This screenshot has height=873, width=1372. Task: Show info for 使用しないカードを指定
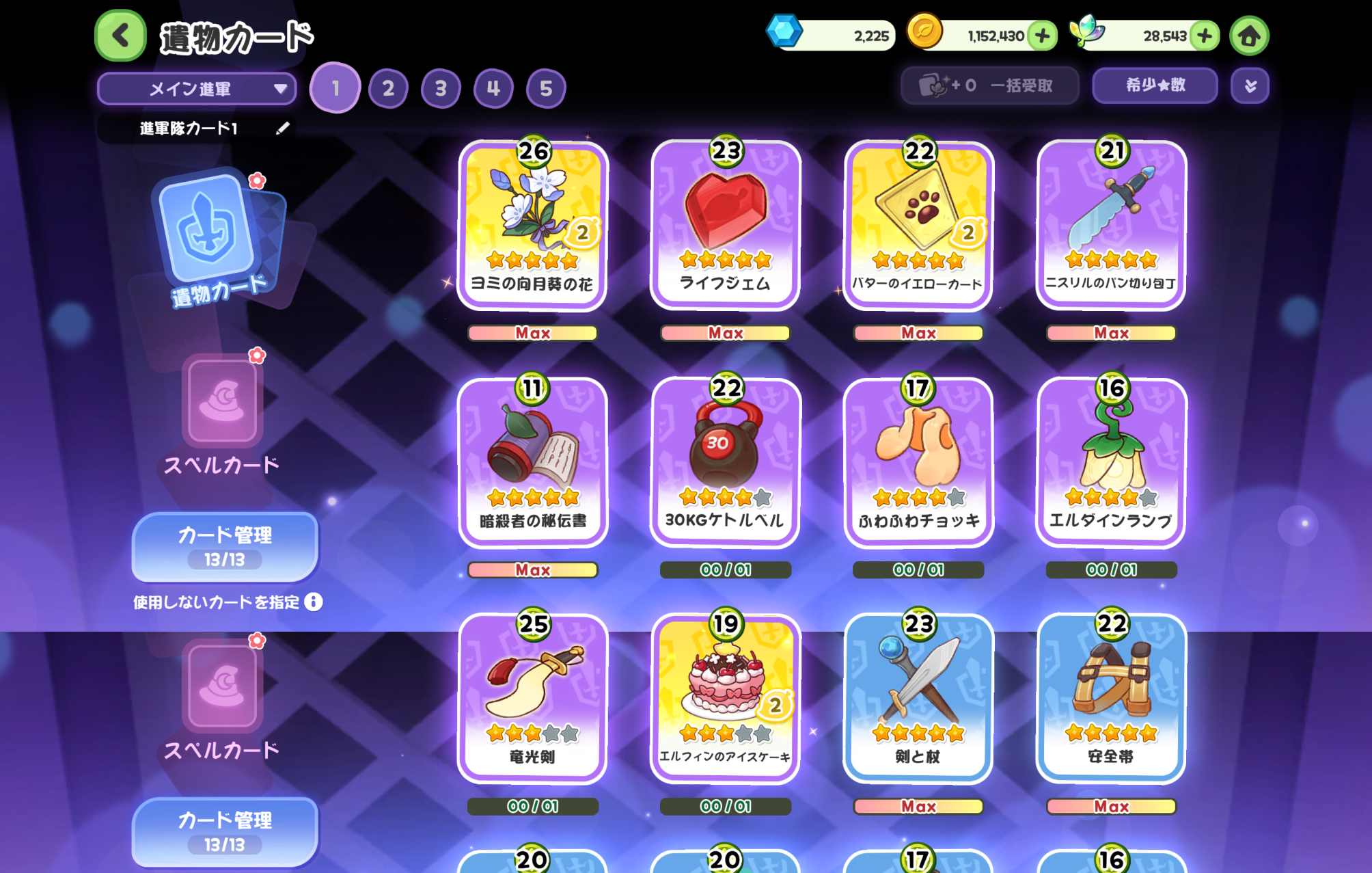click(314, 602)
